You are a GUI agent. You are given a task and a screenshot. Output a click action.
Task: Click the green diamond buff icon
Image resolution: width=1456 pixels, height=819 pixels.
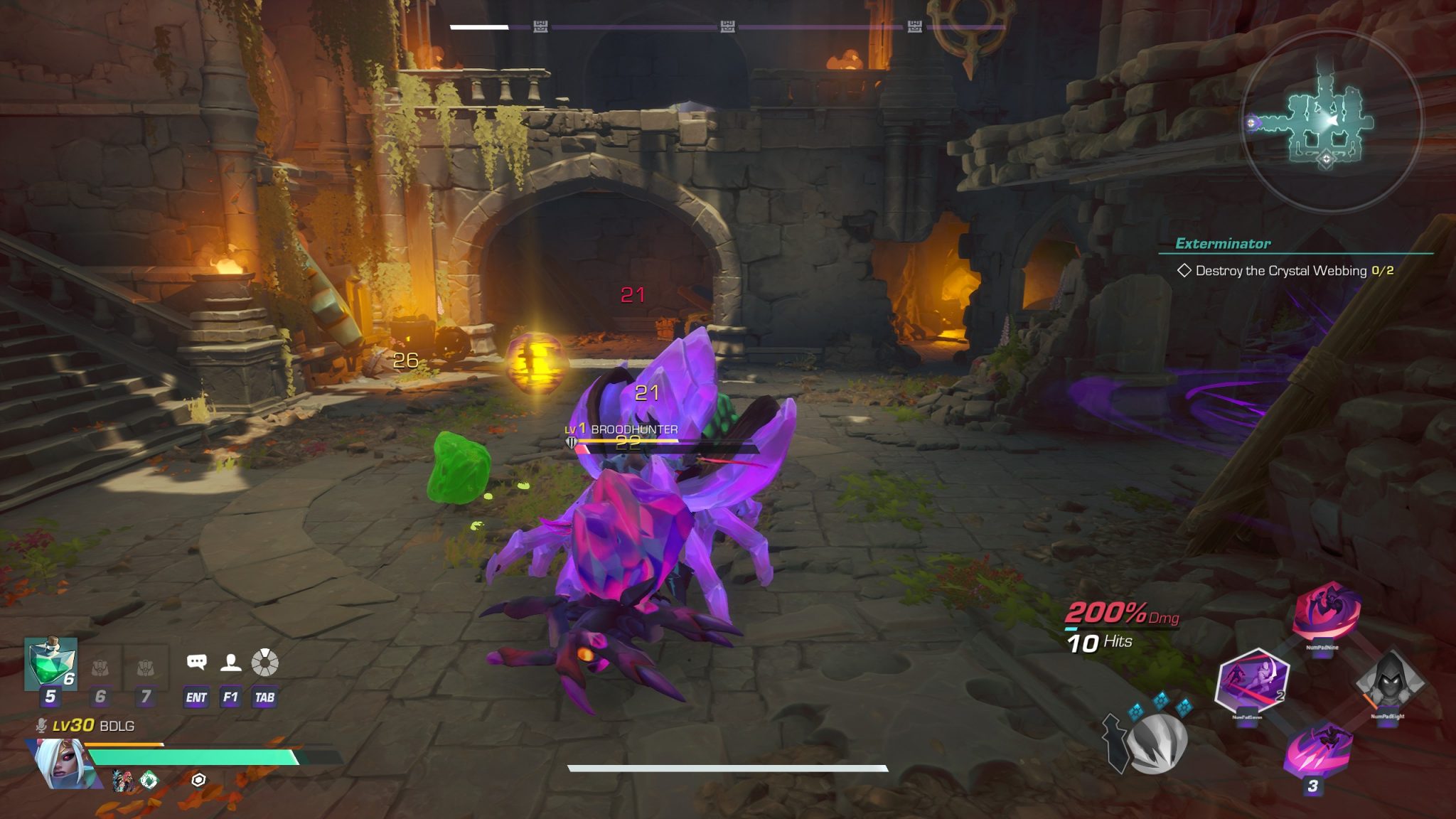pos(149,781)
